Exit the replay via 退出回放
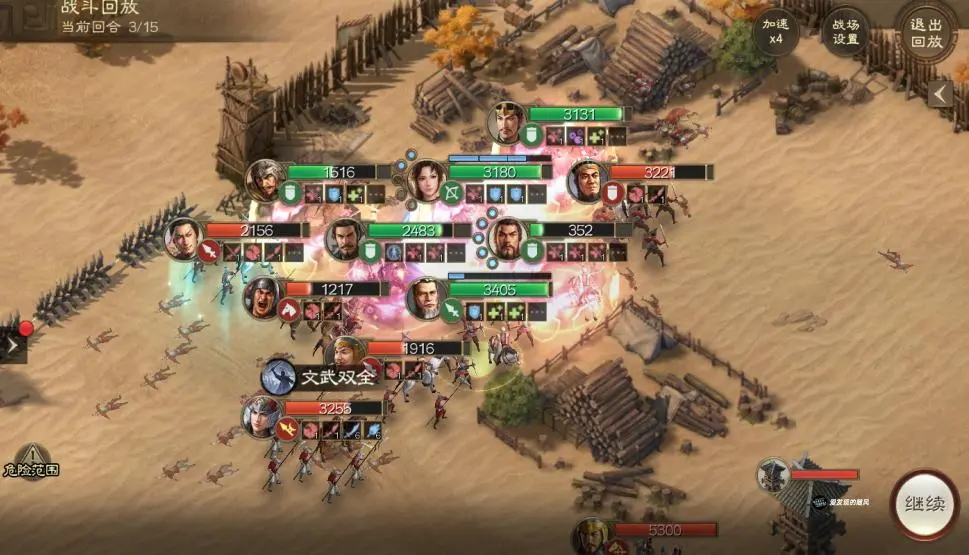The width and height of the screenshot is (969, 555). (x=925, y=33)
